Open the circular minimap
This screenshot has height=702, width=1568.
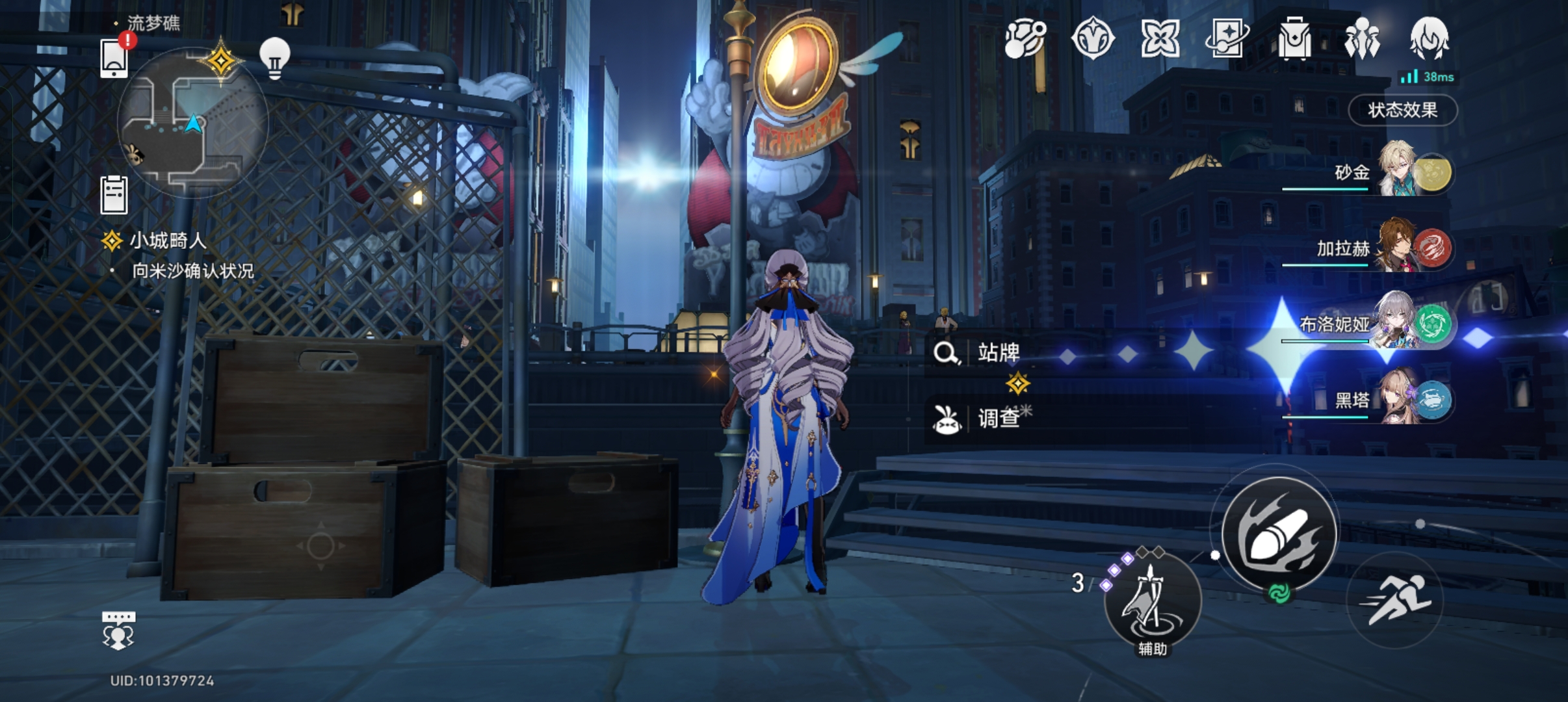pyautogui.click(x=192, y=123)
